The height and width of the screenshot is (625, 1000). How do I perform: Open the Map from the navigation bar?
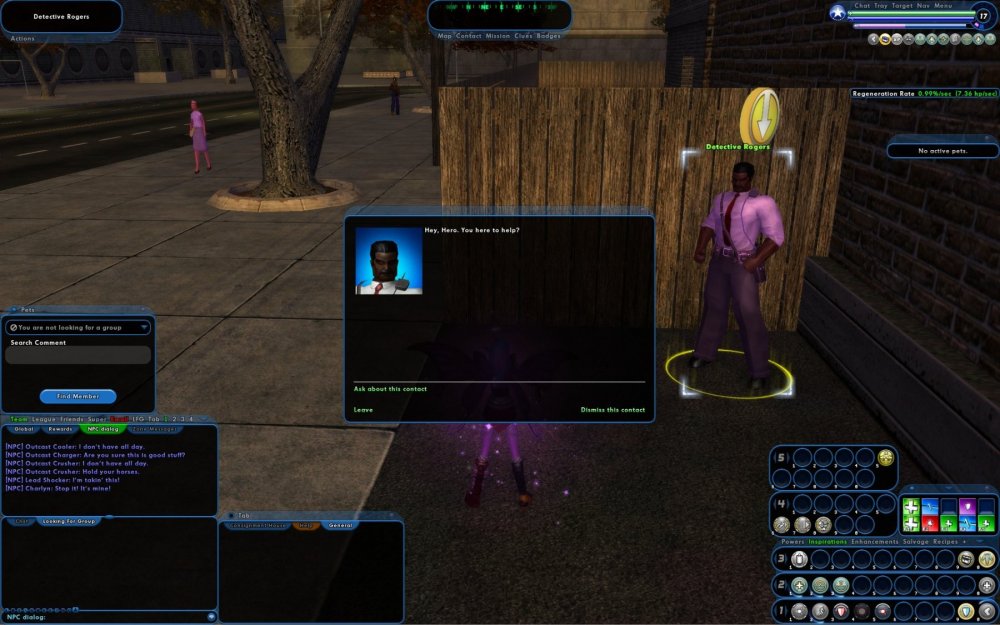445,36
